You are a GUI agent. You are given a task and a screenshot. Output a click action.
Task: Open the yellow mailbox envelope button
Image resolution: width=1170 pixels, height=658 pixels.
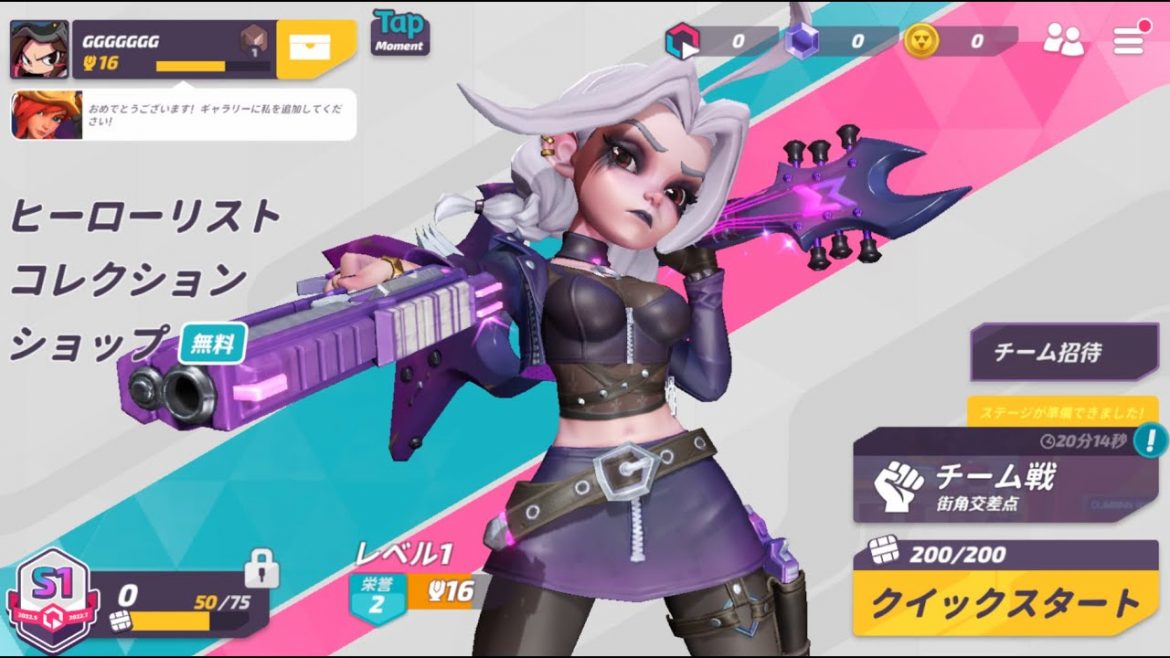click(x=315, y=49)
